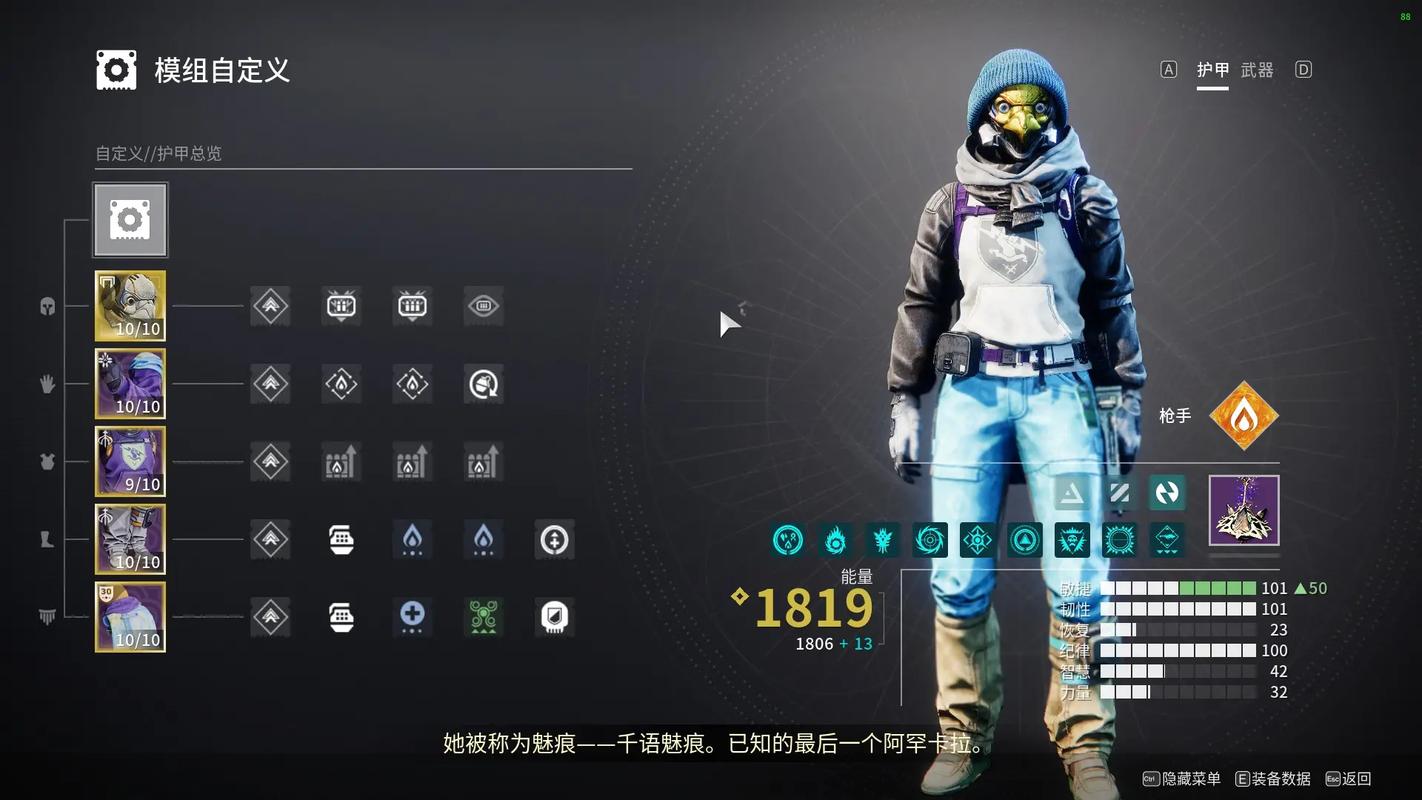This screenshot has height=800, width=1422.
Task: Click the flame diamond mod icon on the gauntlets row
Action: click(x=341, y=383)
